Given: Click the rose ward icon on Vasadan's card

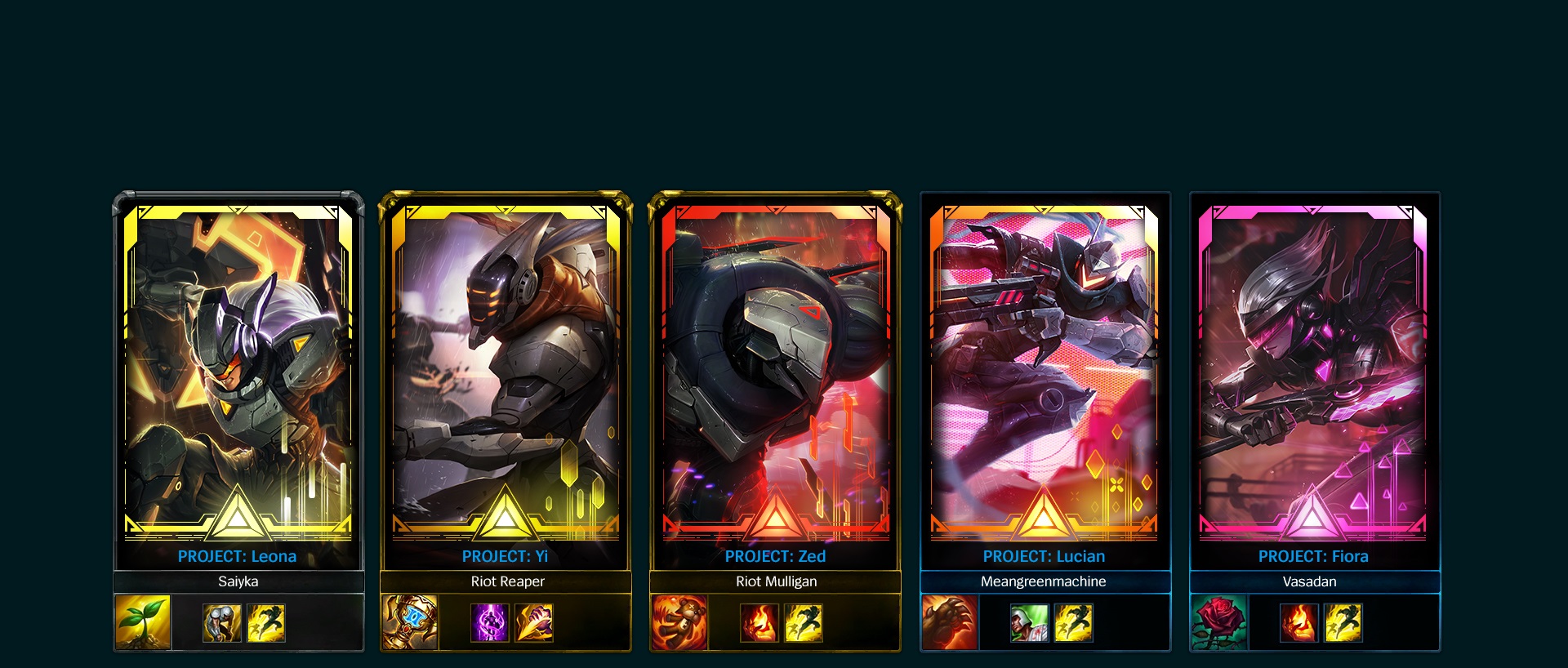Looking at the screenshot, I should [x=1218, y=621].
